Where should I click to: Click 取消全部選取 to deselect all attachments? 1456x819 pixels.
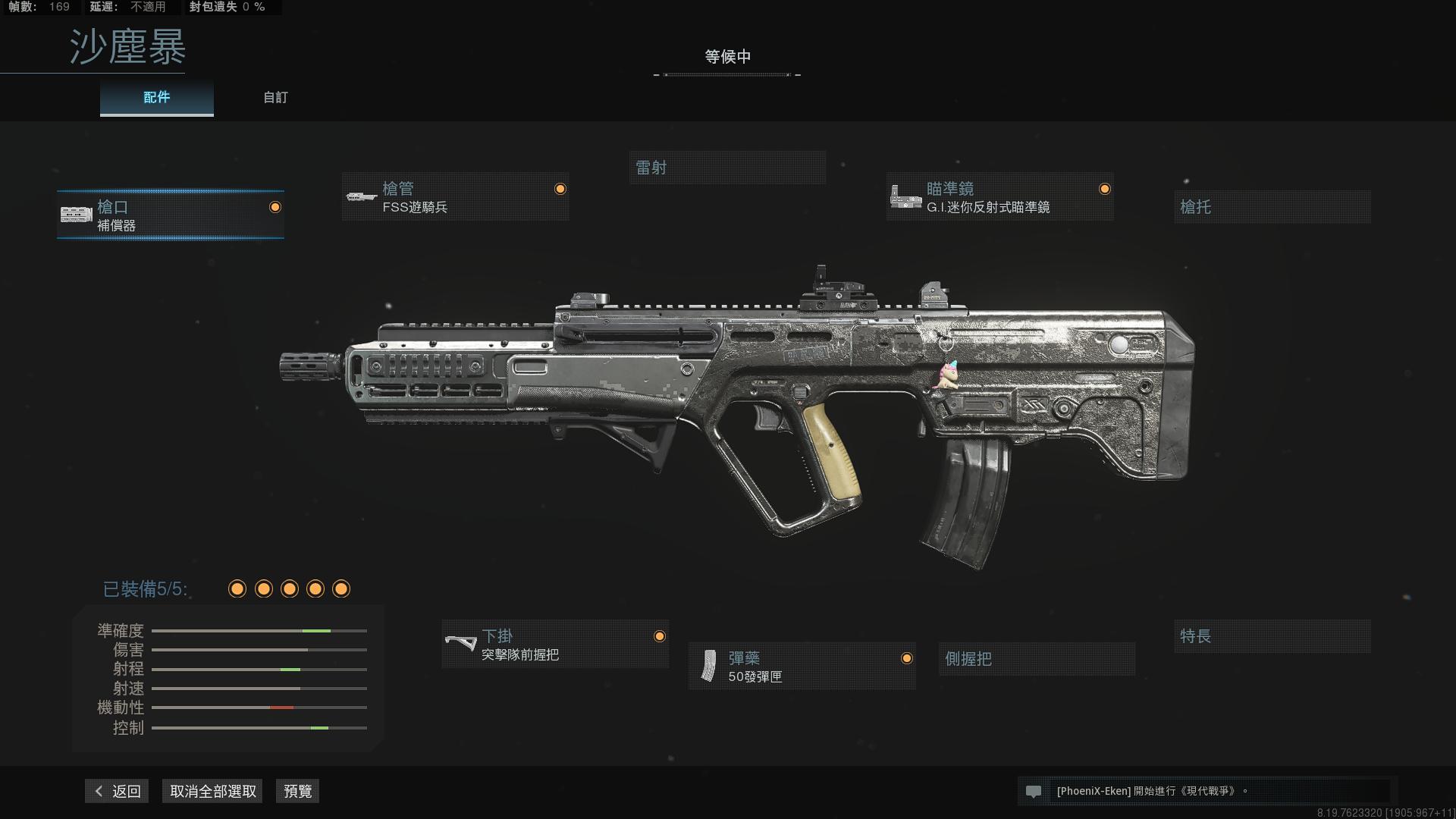[213, 791]
